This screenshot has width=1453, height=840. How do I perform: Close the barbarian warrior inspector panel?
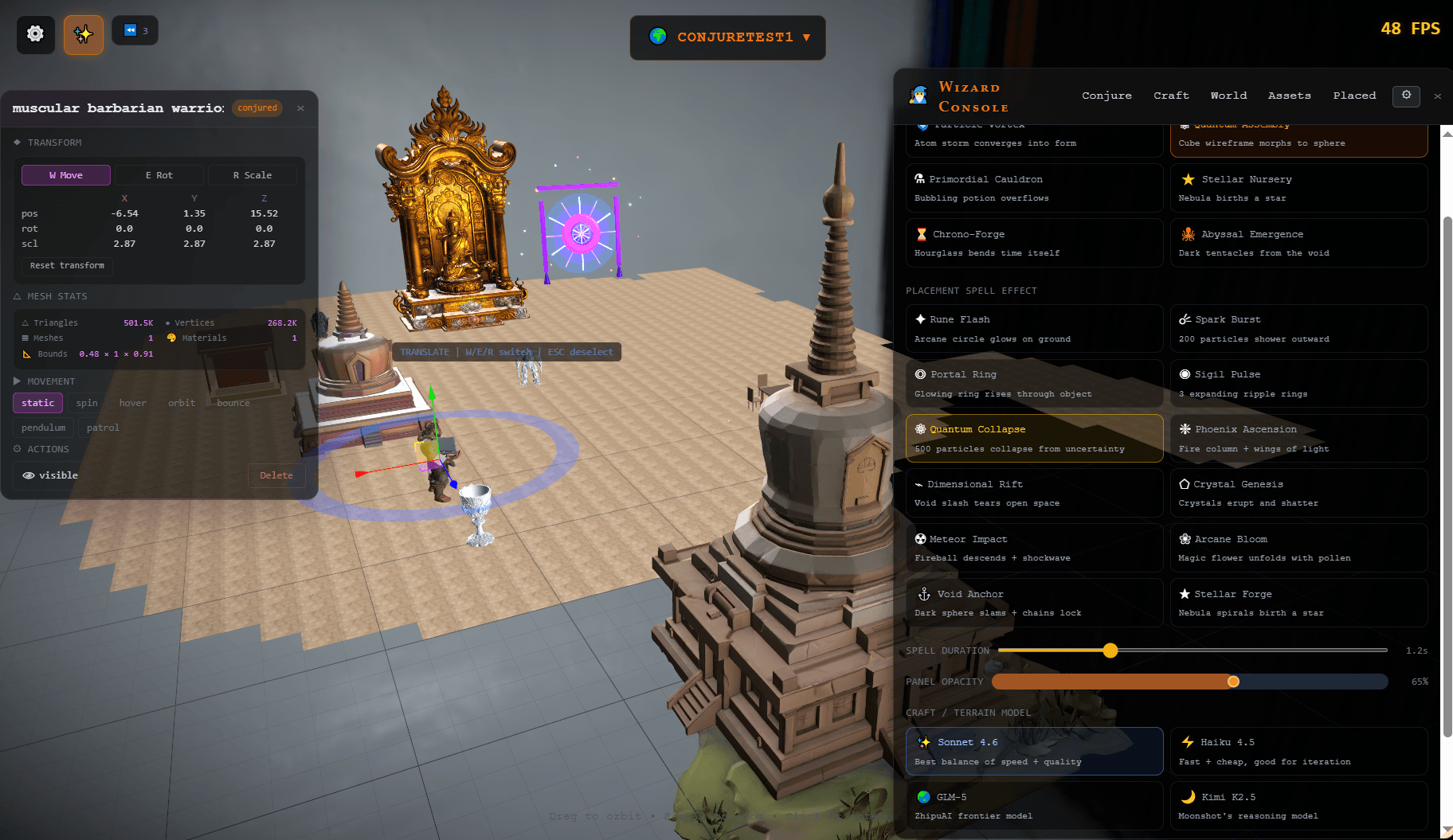pos(300,108)
